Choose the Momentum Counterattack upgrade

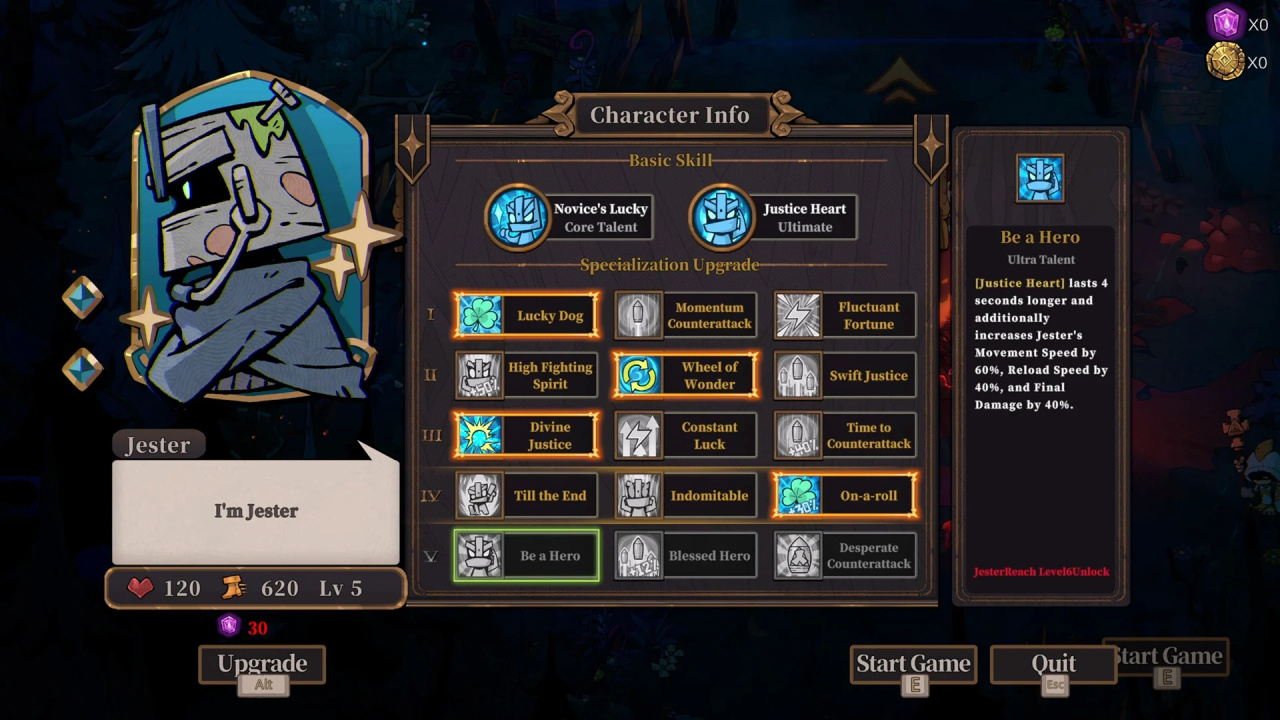click(686, 316)
